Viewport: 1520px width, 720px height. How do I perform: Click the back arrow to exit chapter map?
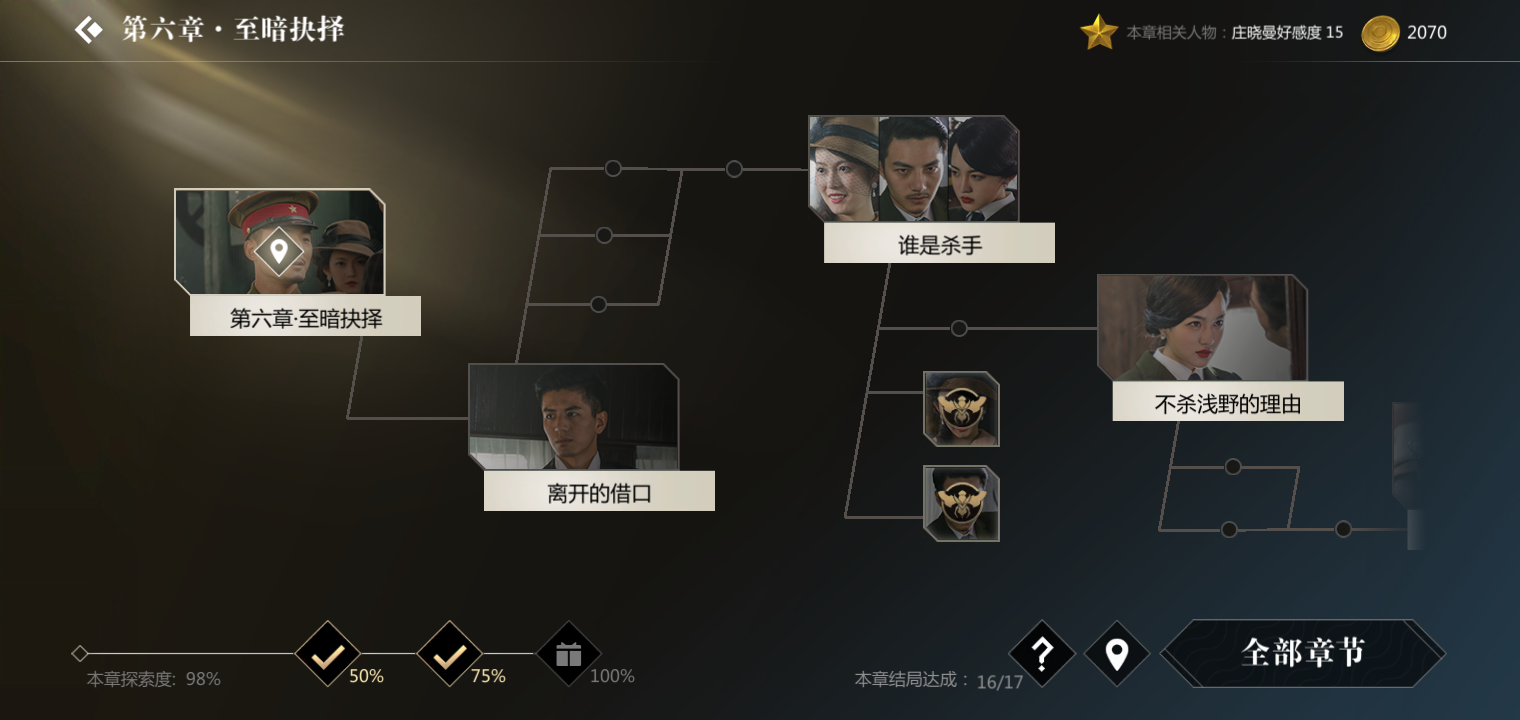point(88,29)
